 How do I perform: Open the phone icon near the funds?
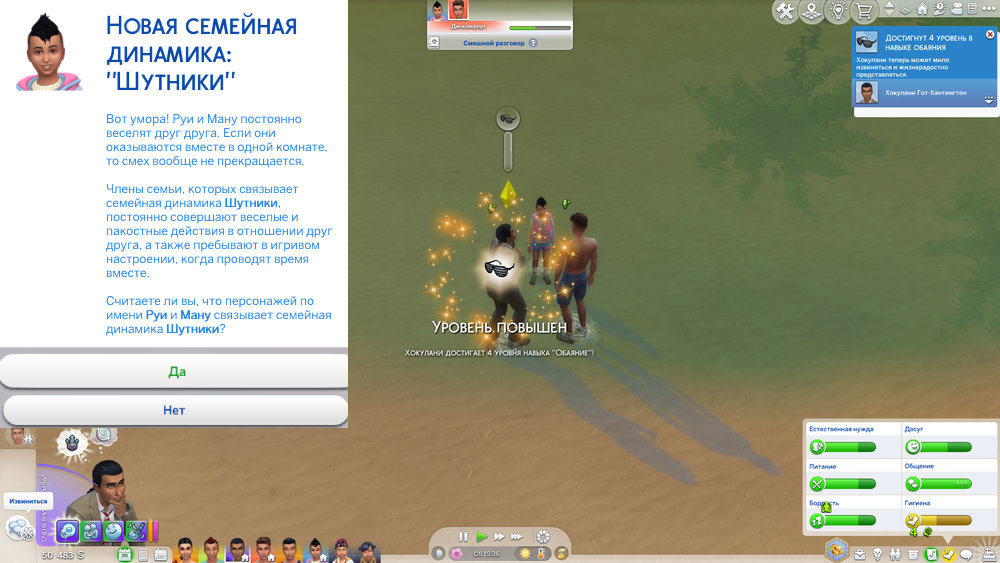pos(144,554)
